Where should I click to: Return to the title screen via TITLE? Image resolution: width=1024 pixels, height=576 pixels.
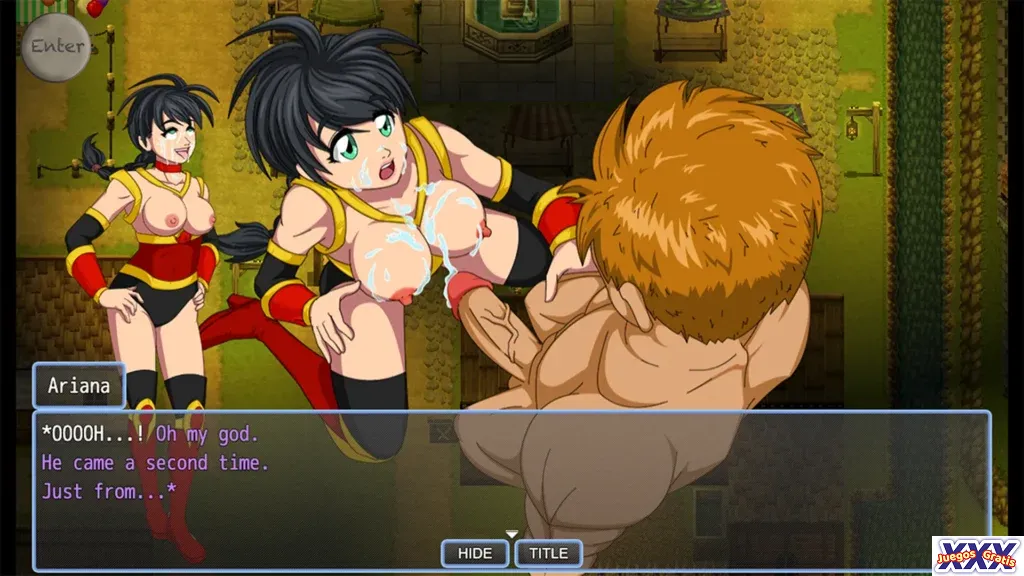(x=548, y=553)
